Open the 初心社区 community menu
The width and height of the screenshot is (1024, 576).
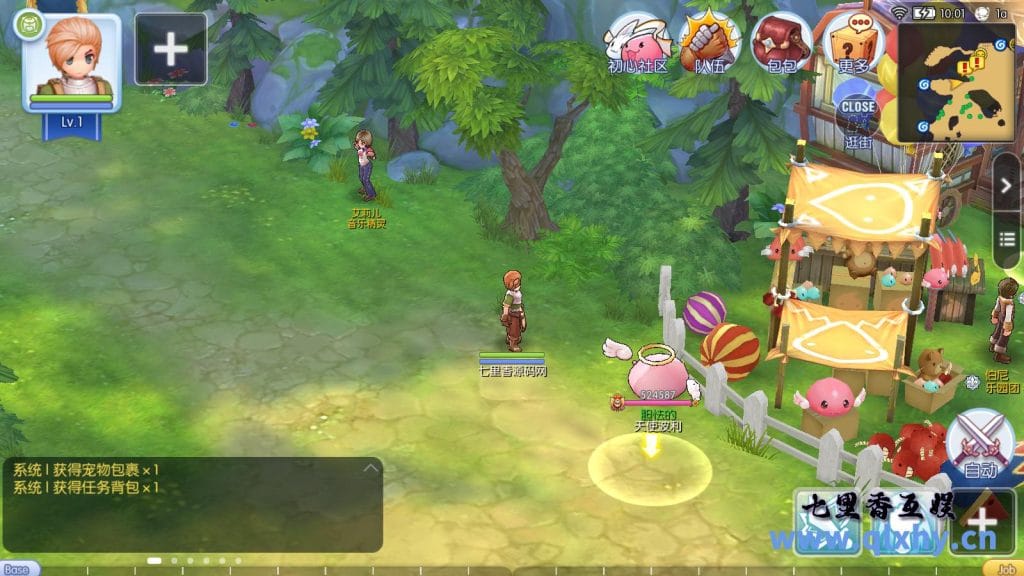pyautogui.click(x=637, y=42)
